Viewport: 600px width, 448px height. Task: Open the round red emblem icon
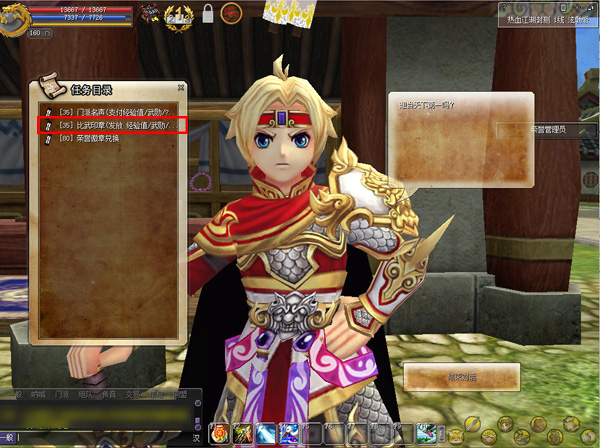point(231,13)
